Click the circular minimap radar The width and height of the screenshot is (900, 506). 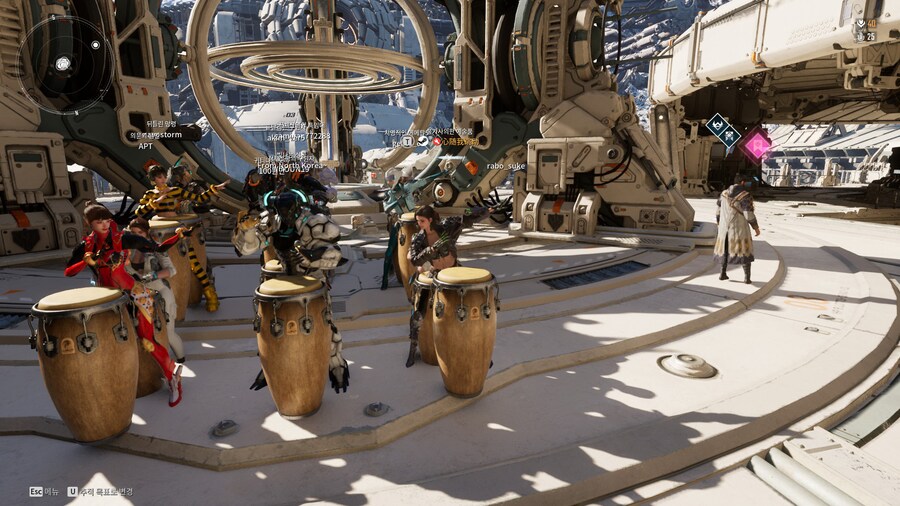(x=65, y=64)
